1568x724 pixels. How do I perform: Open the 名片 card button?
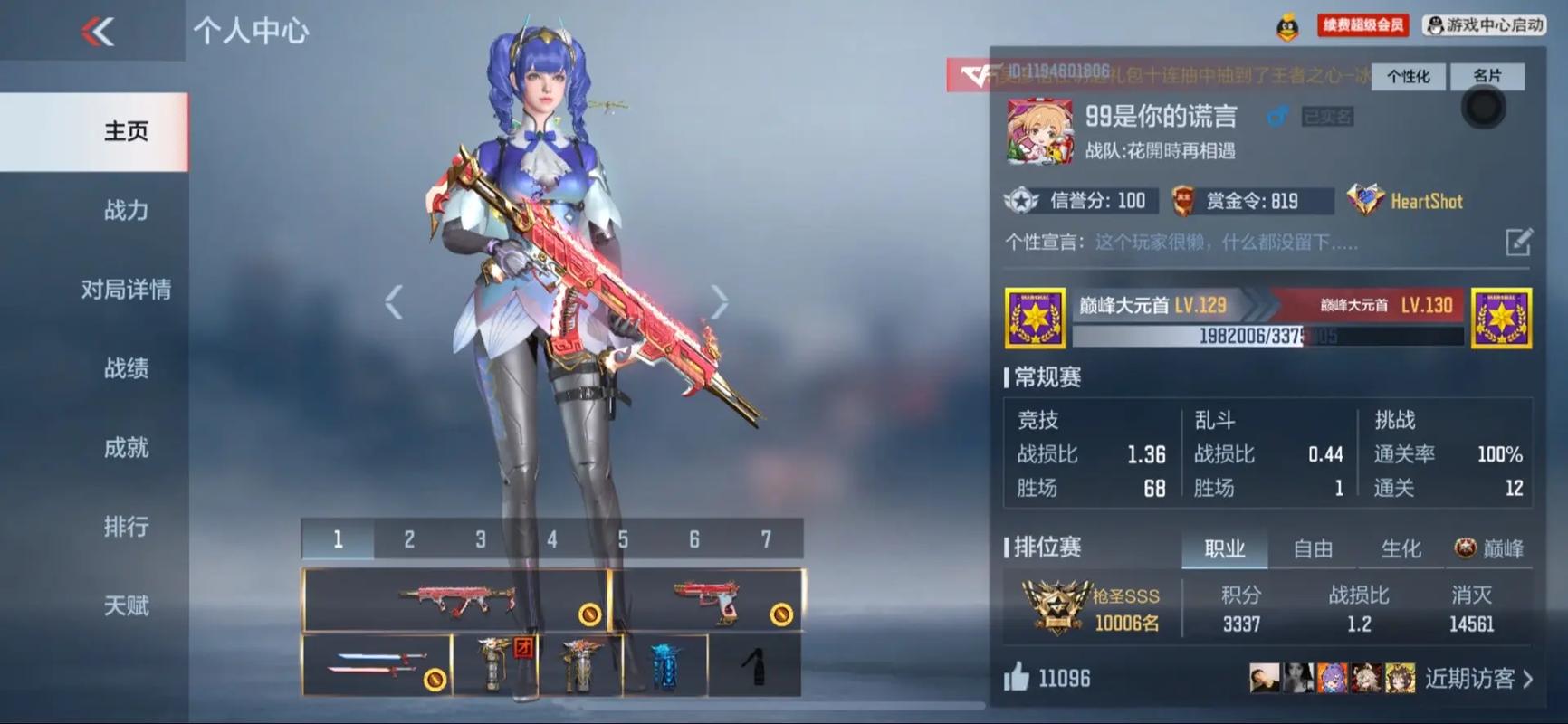(x=1487, y=77)
